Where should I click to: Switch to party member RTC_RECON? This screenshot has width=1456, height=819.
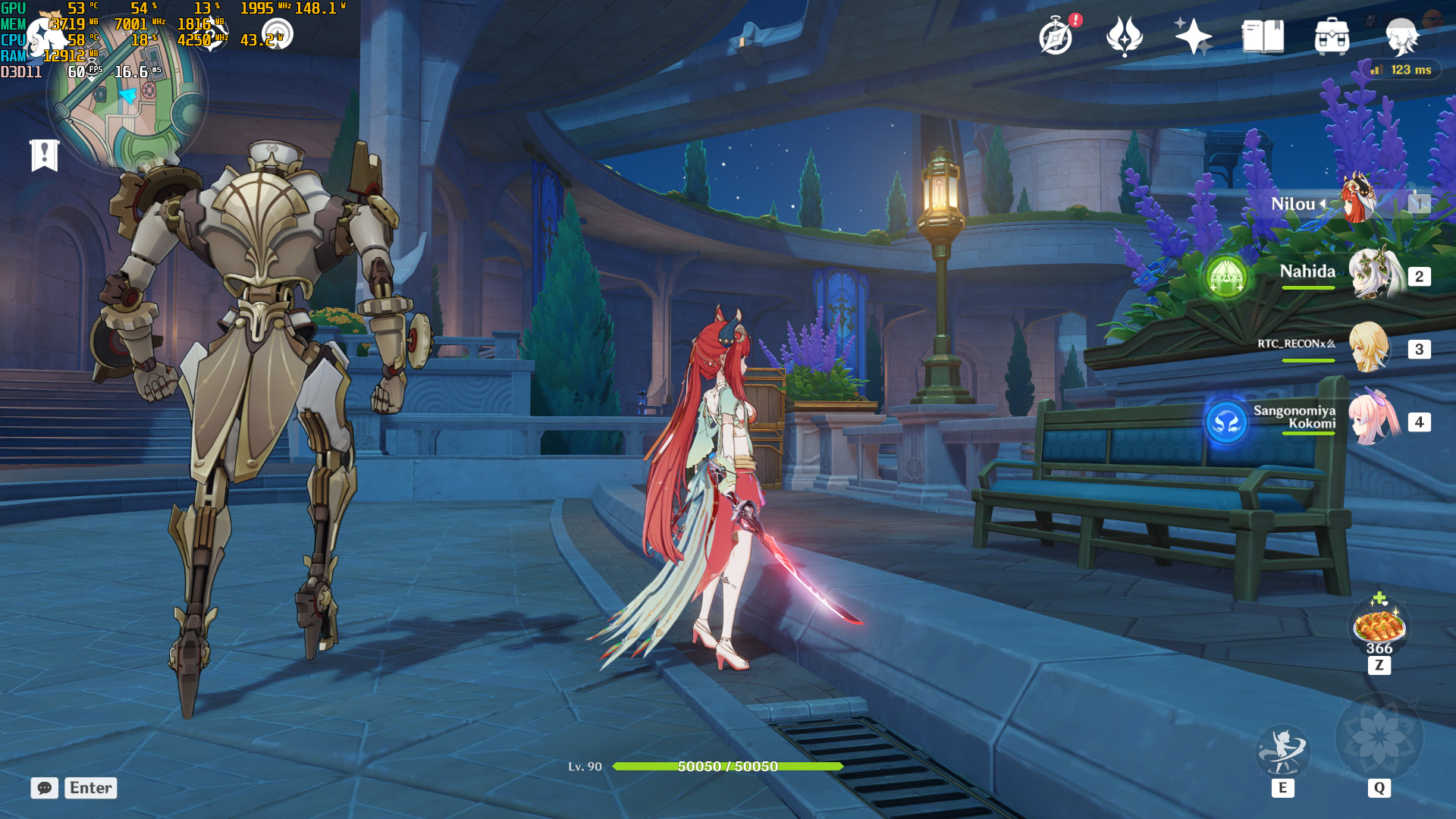[x=1370, y=348]
